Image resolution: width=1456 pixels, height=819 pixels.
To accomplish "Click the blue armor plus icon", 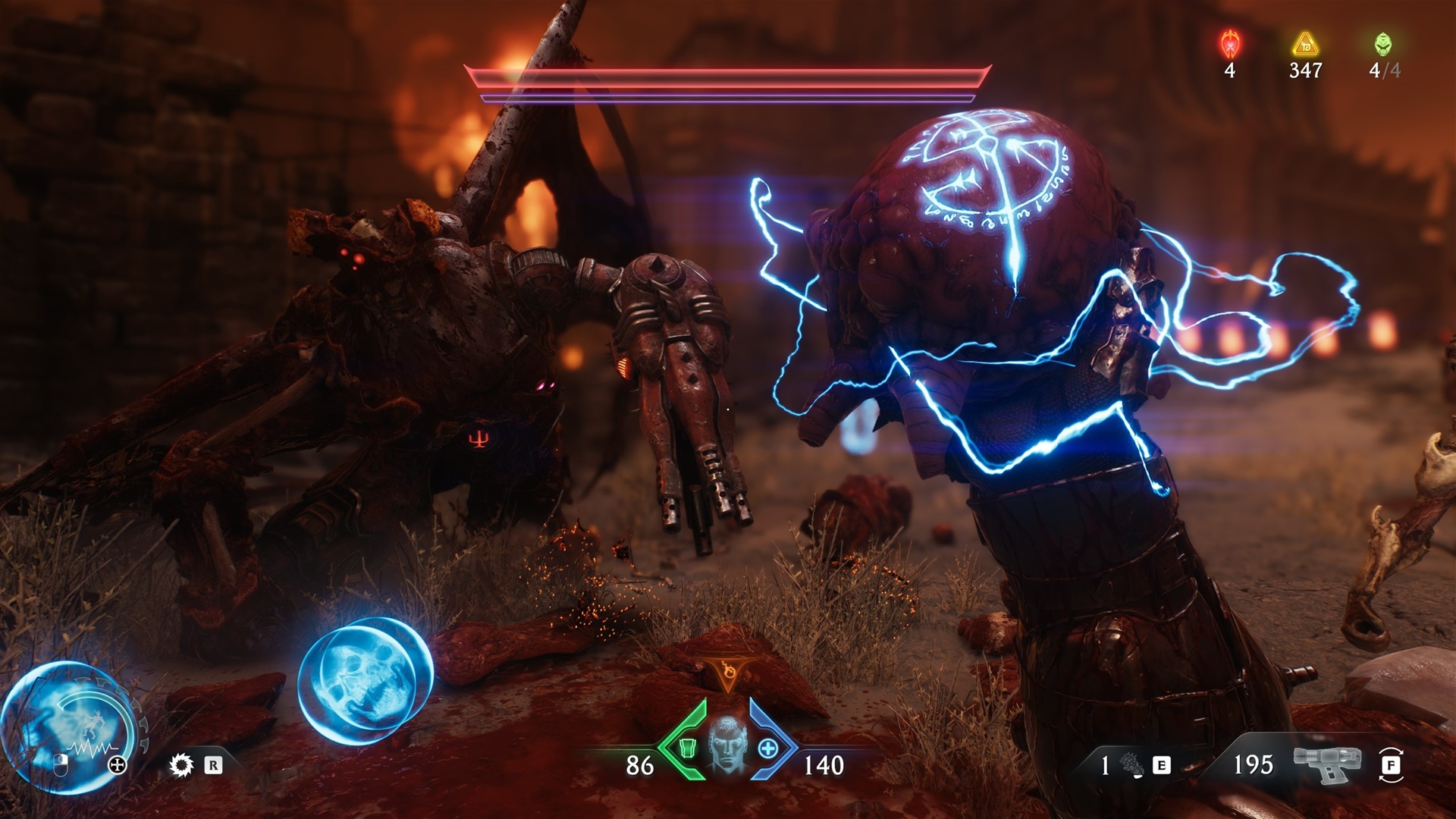I will pos(768,748).
